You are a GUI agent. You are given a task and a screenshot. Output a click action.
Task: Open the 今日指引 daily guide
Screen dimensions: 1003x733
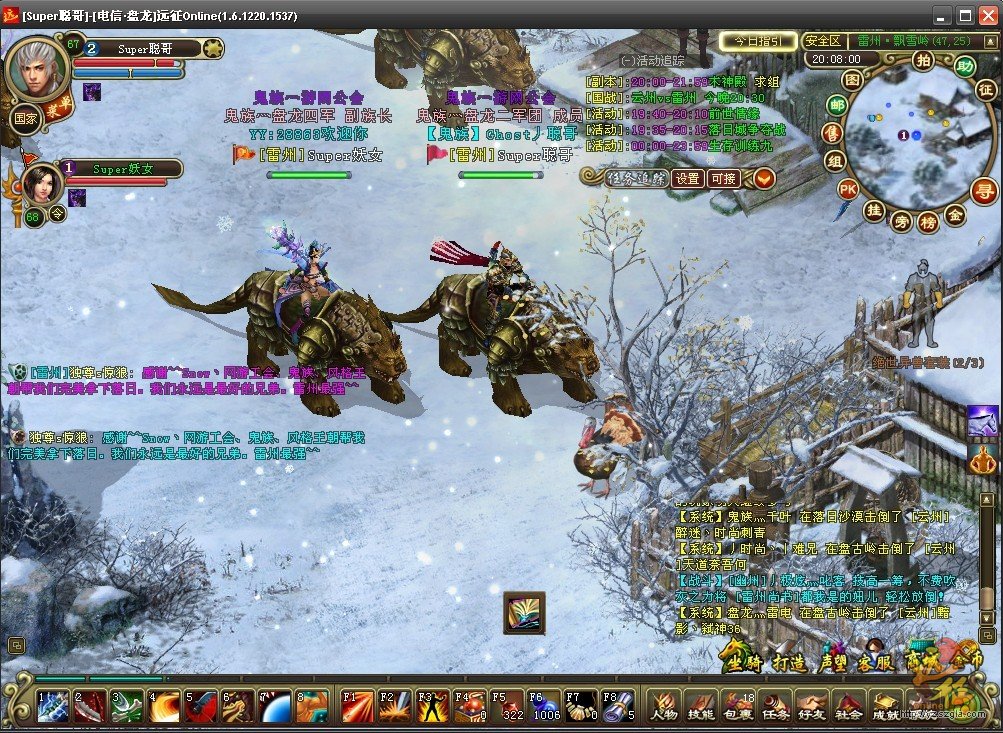click(x=758, y=41)
